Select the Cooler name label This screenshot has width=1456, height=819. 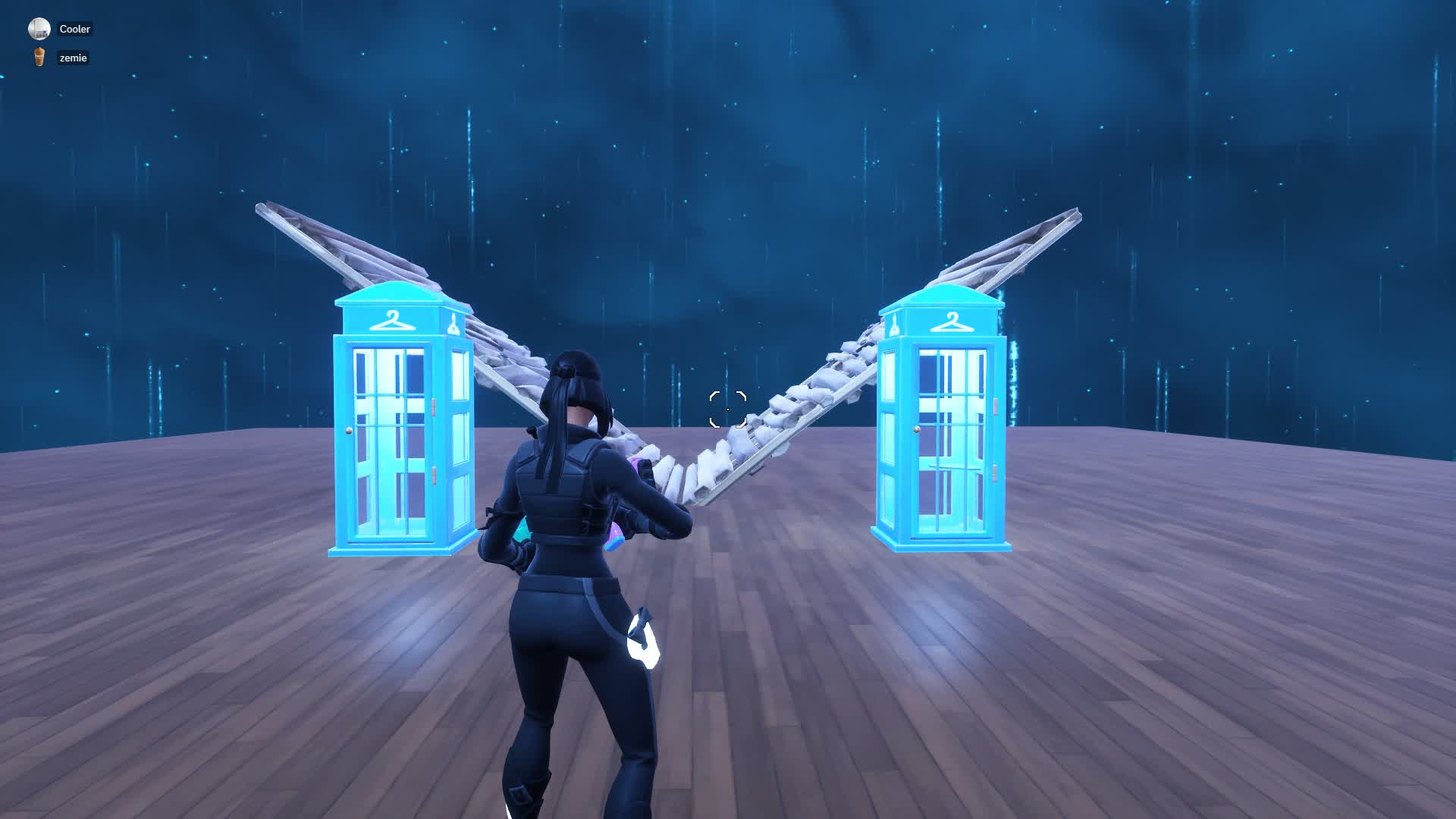click(x=74, y=29)
